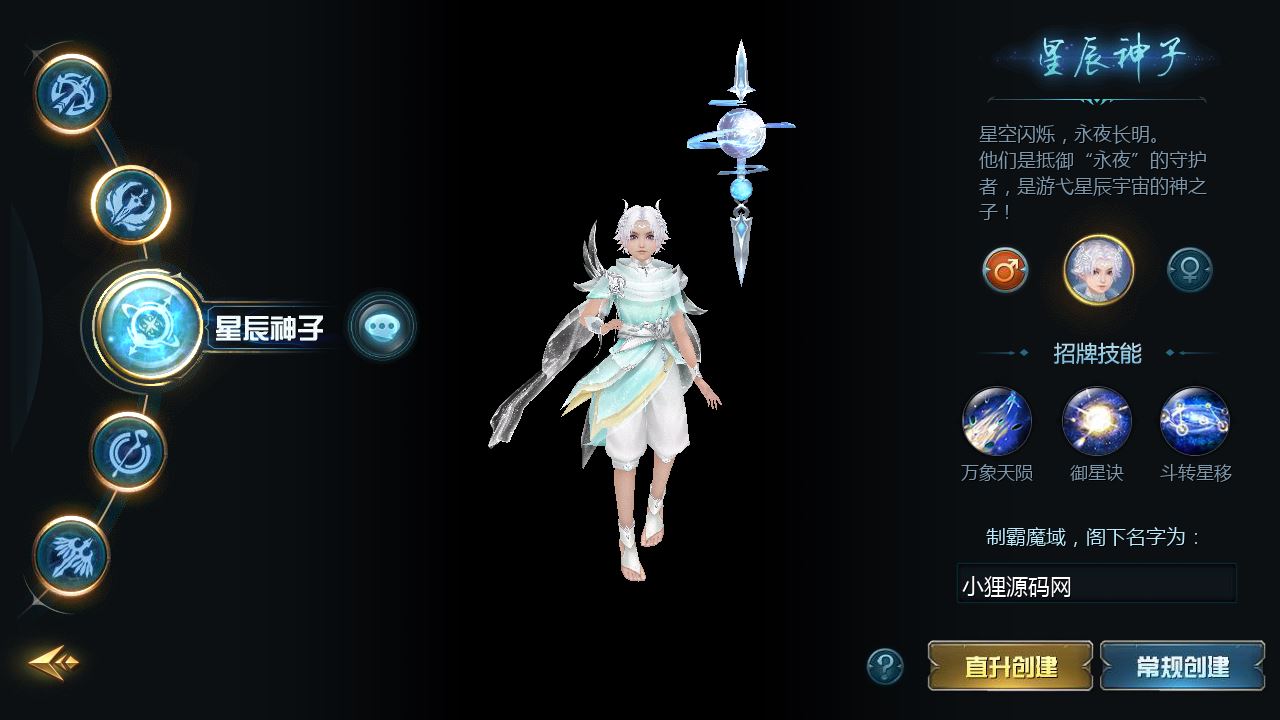Viewport: 1280px width, 720px height.
Task: Choose the male gender symbol
Action: pos(1005,270)
